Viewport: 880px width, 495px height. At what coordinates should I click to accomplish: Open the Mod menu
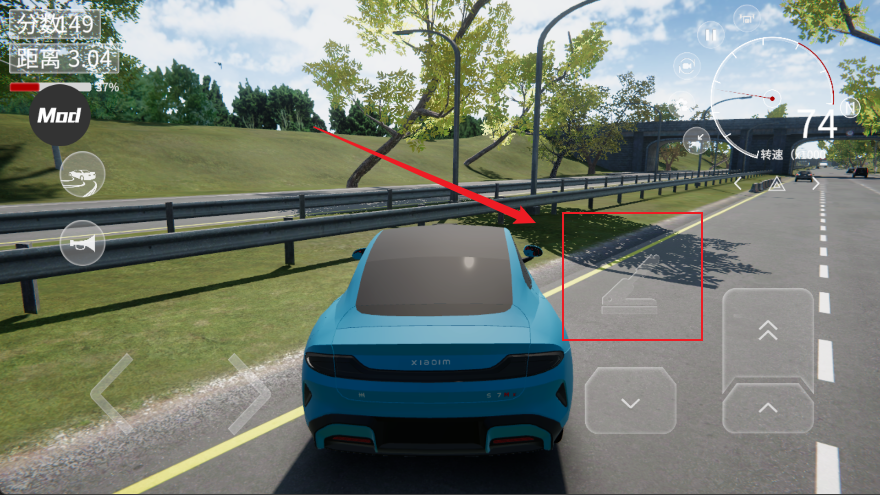coord(59,116)
